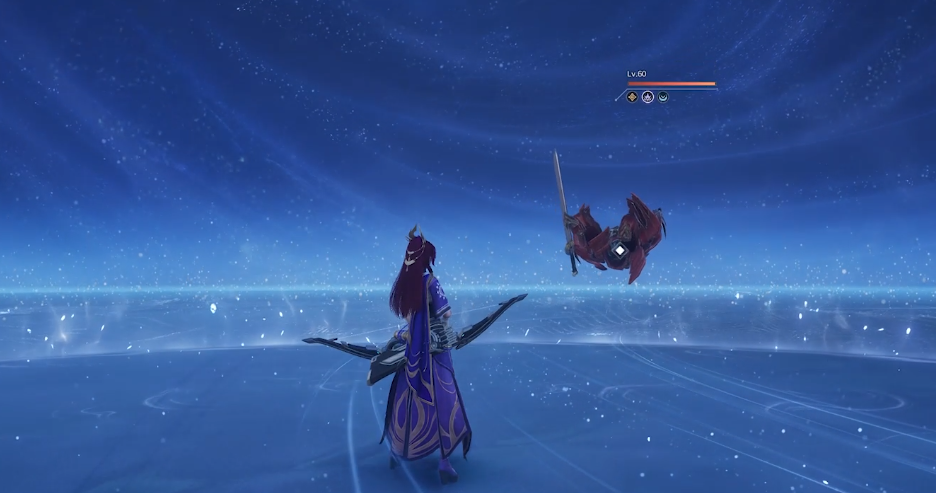Click the white diamond lock-on marker
Viewport: 936px width, 493px height.
point(620,249)
